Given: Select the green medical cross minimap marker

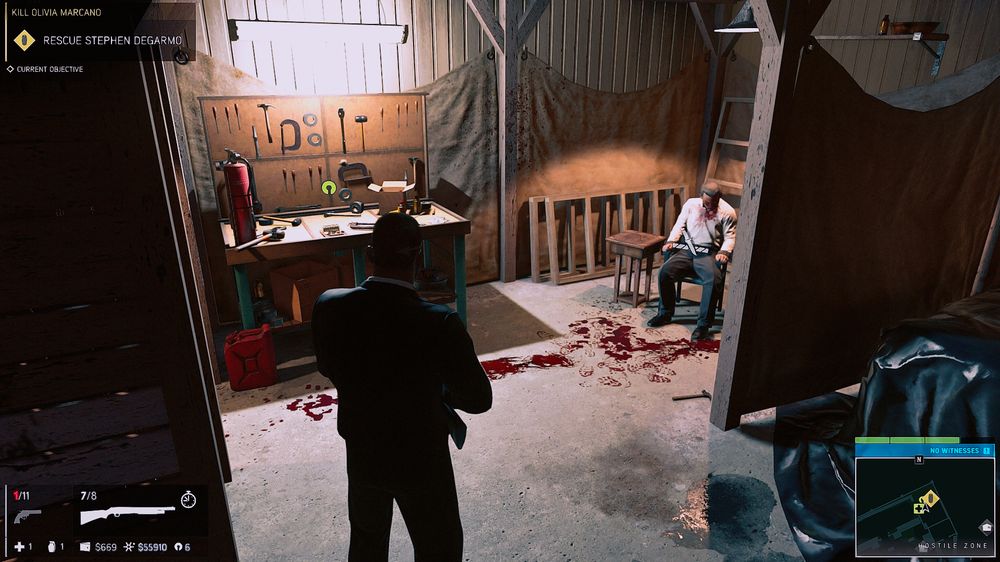Looking at the screenshot, I should [918, 508].
